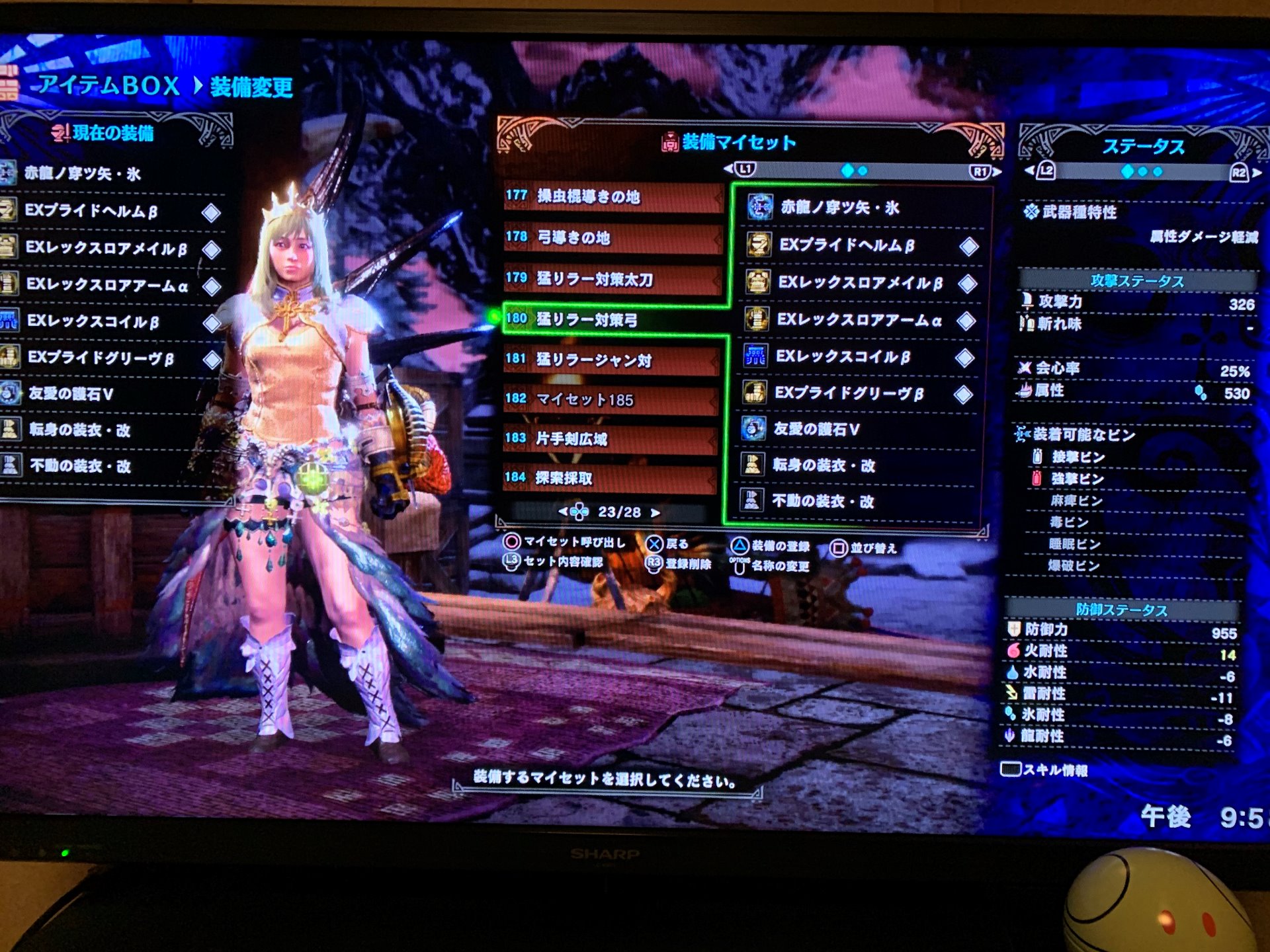The image size is (1270, 952).
Task: Go to next loadout page arrow
Action: [655, 513]
